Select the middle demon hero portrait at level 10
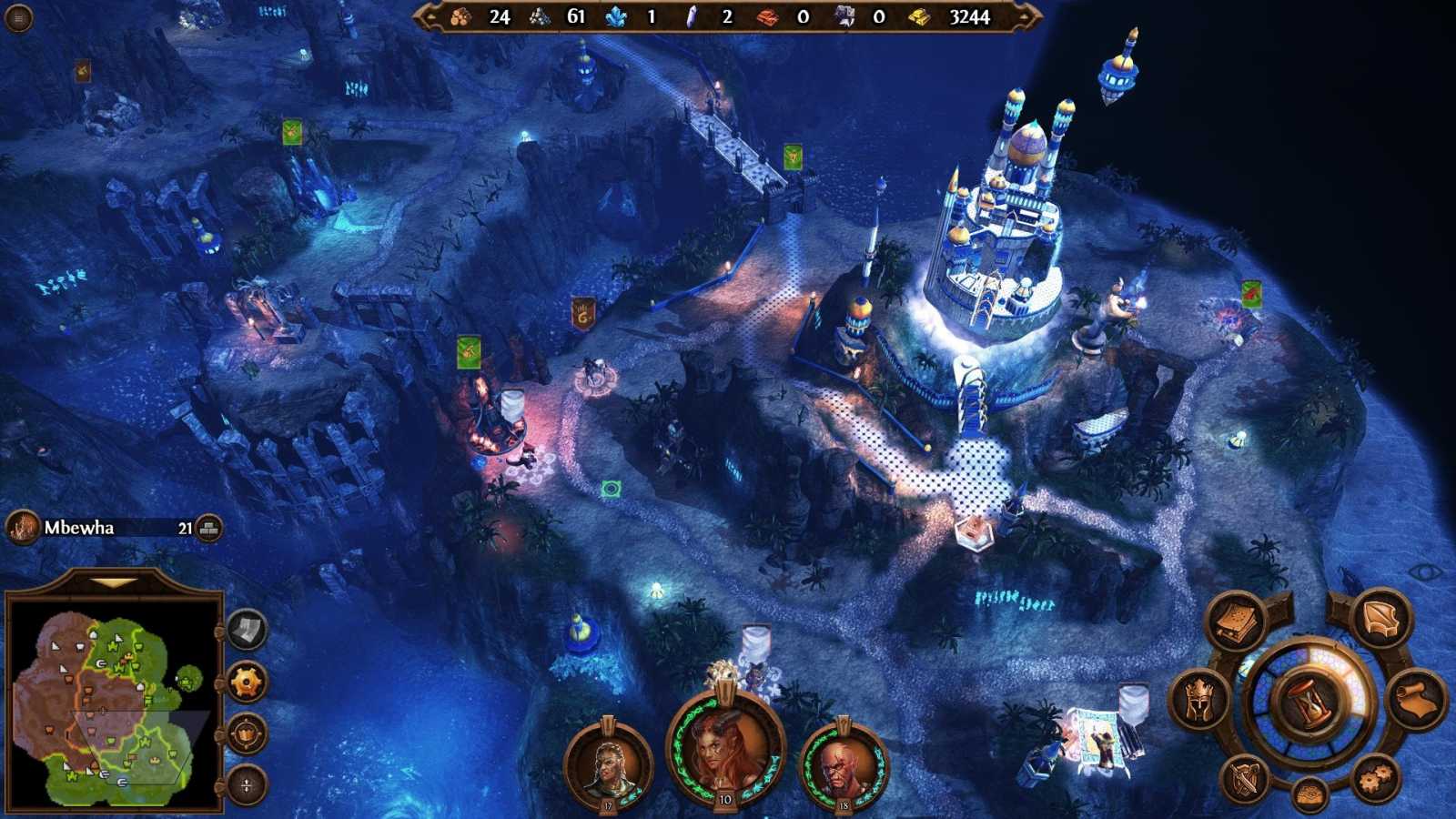1456x819 pixels. coord(723,751)
